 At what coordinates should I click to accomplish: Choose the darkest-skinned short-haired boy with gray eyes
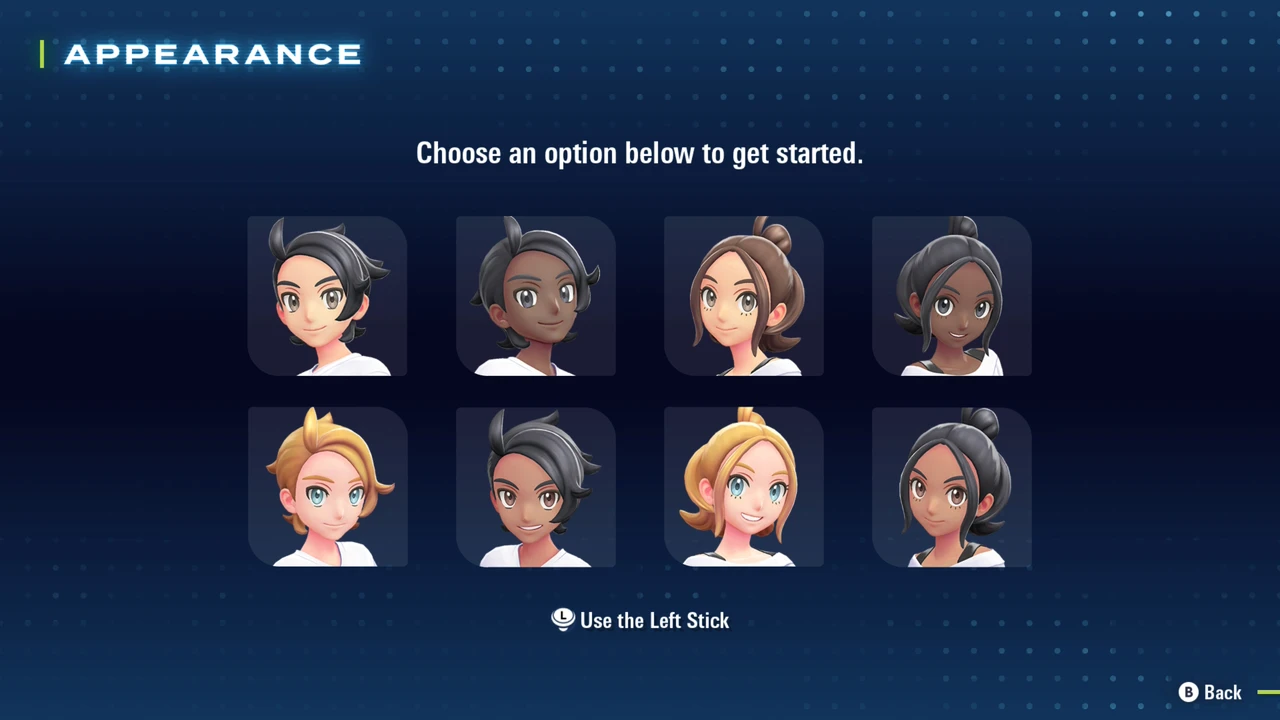(535, 296)
